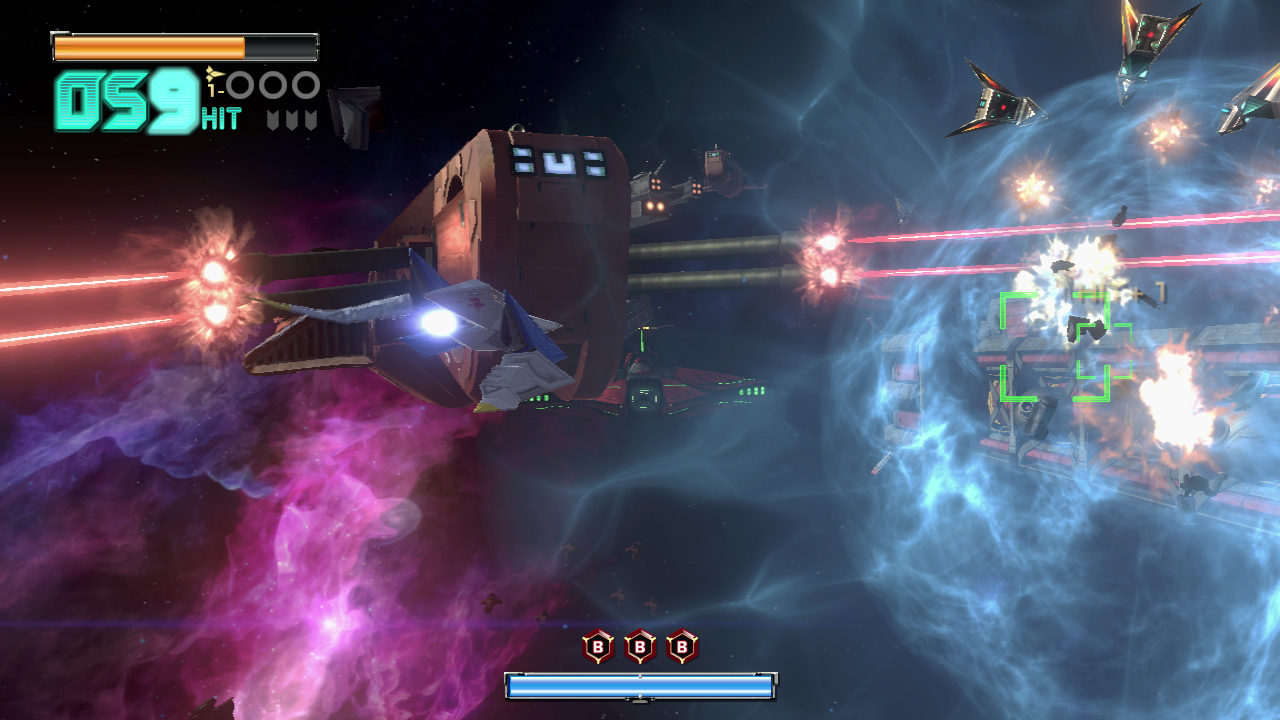1280x720 pixels.
Task: Click the blue shield gauge at the bottom
Action: (640, 685)
